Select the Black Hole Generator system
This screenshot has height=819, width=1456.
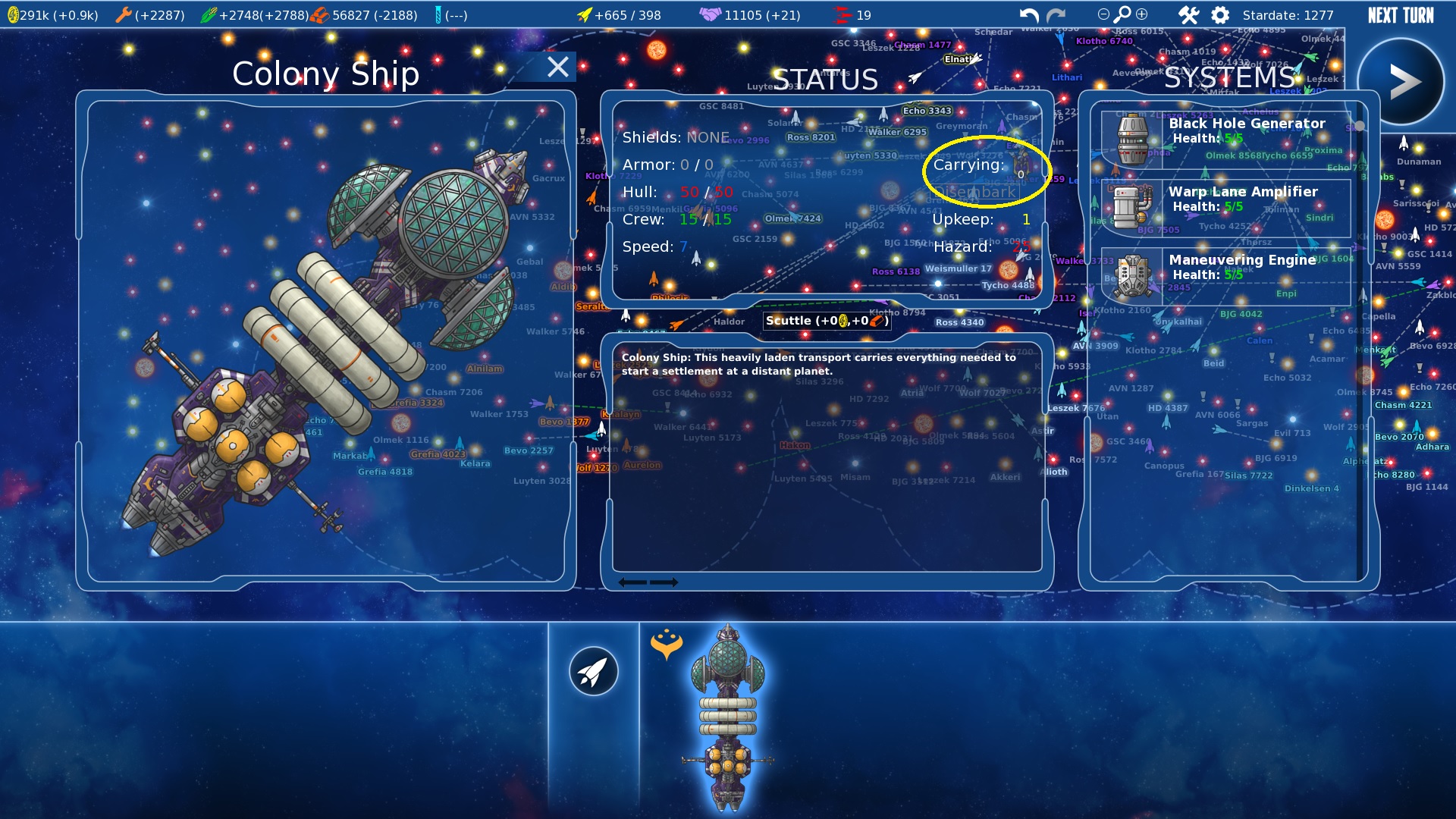tap(1225, 138)
